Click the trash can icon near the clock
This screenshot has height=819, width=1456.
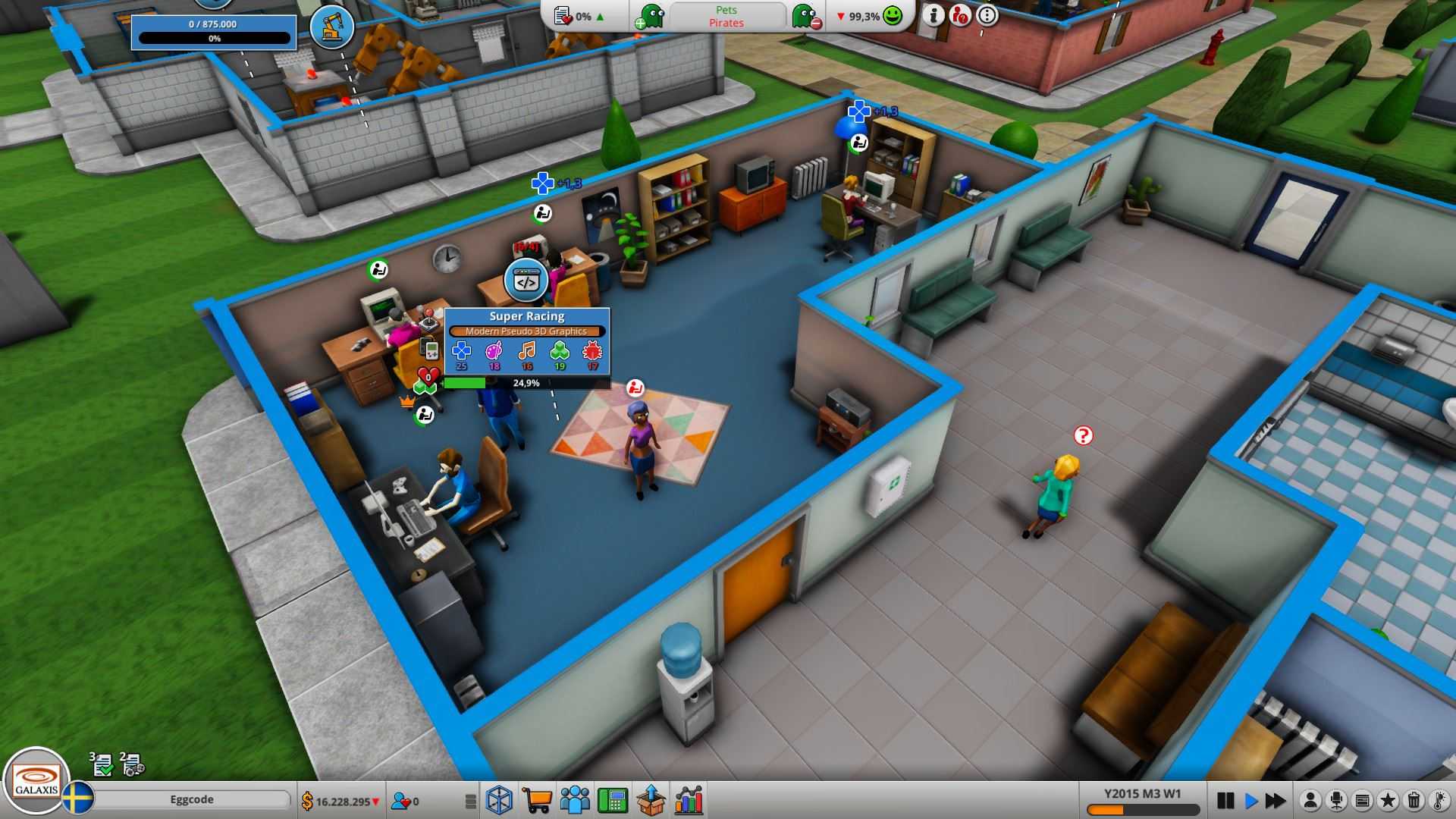click(1415, 800)
